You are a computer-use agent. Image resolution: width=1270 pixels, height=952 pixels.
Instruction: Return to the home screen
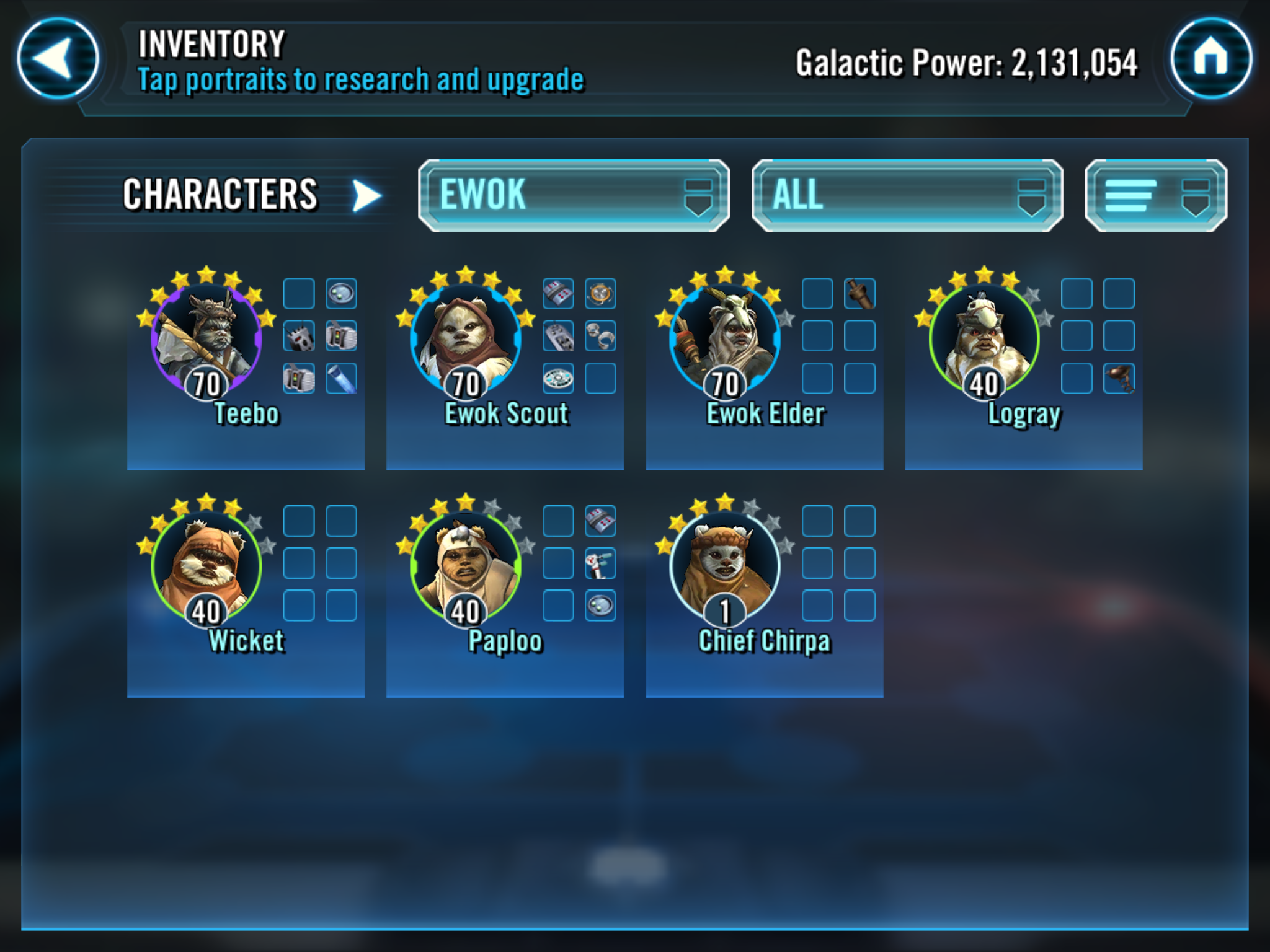pyautogui.click(x=1210, y=59)
